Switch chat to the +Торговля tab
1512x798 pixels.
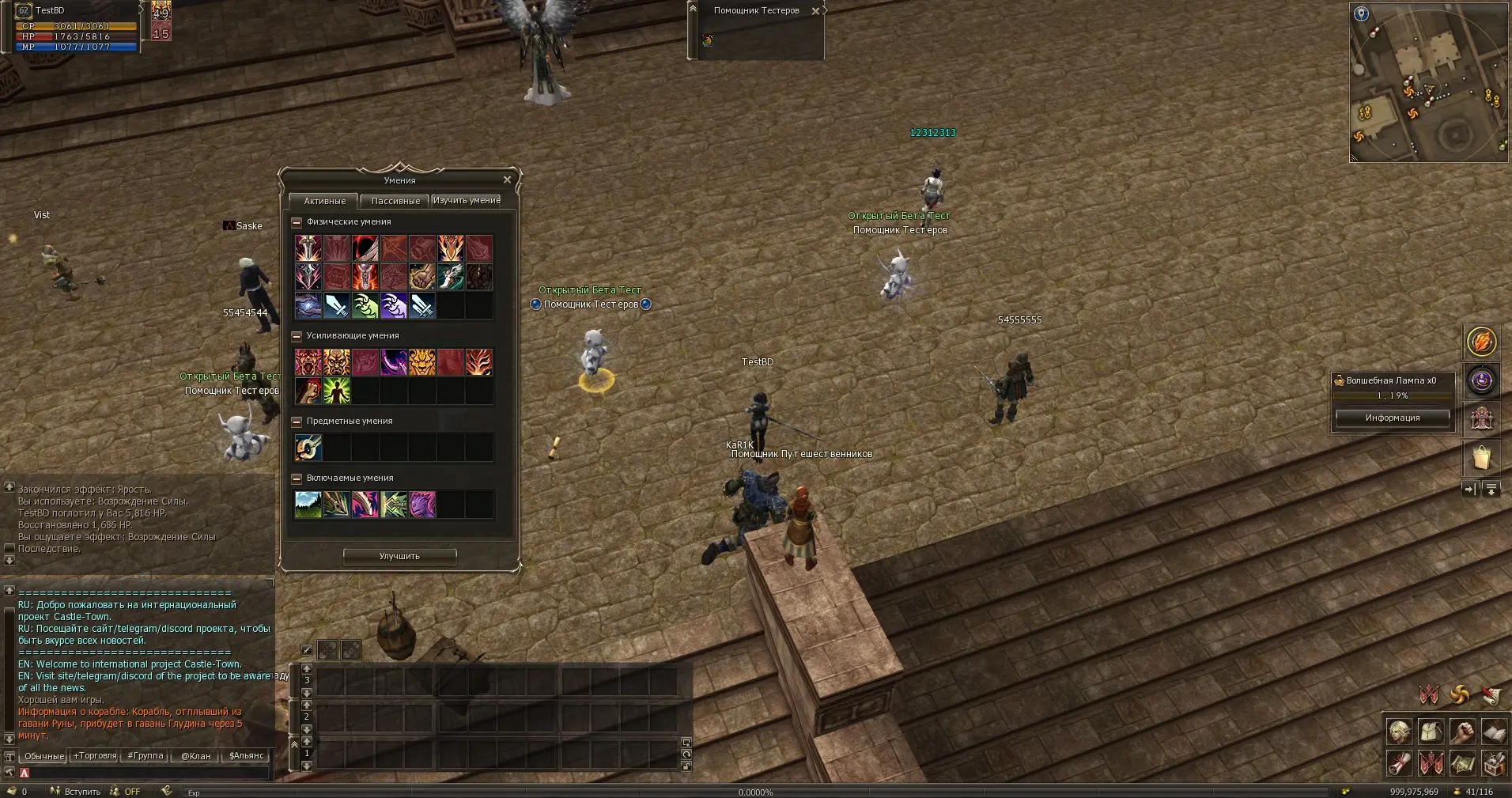tap(94, 755)
